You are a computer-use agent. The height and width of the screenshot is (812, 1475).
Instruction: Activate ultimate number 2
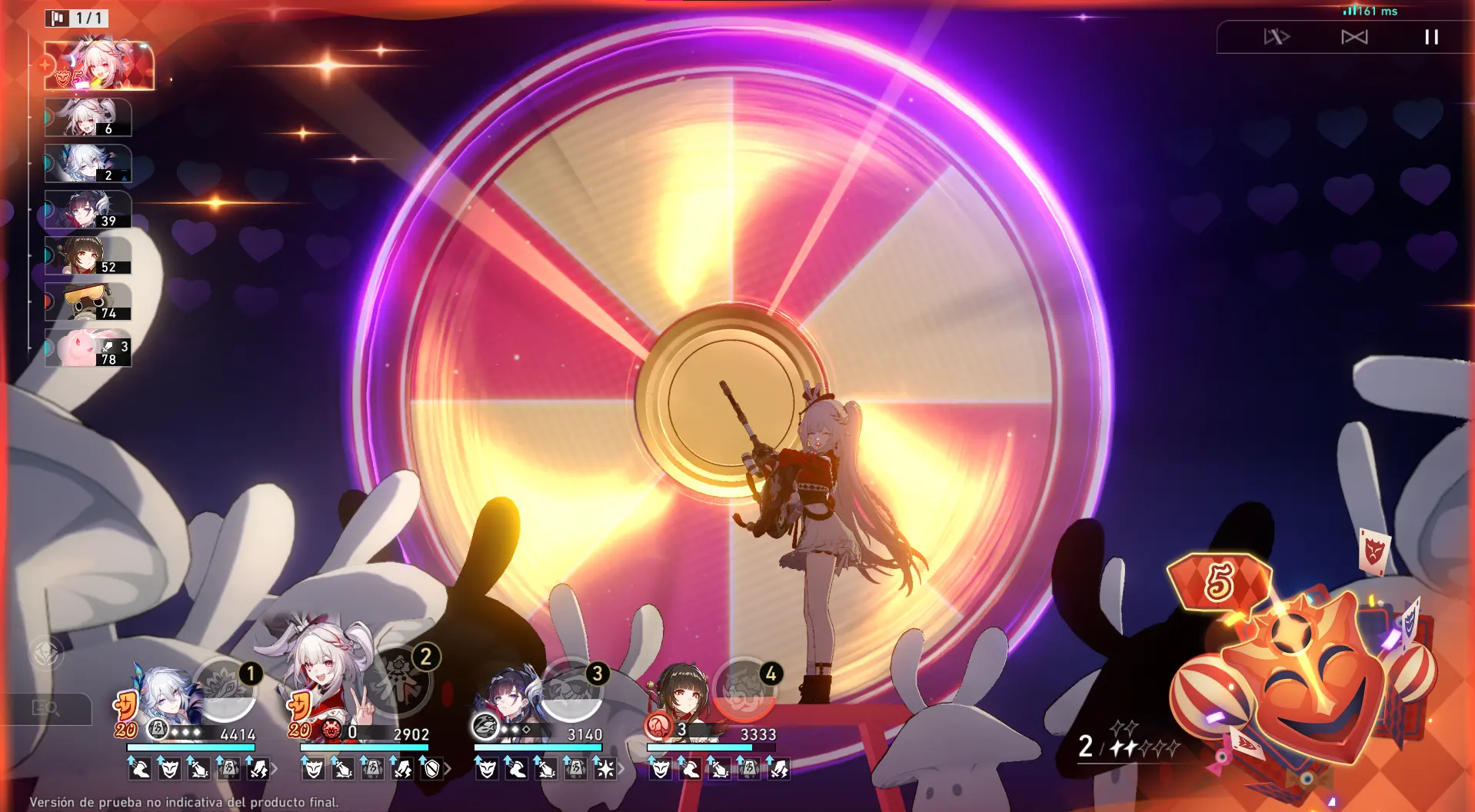(398, 681)
